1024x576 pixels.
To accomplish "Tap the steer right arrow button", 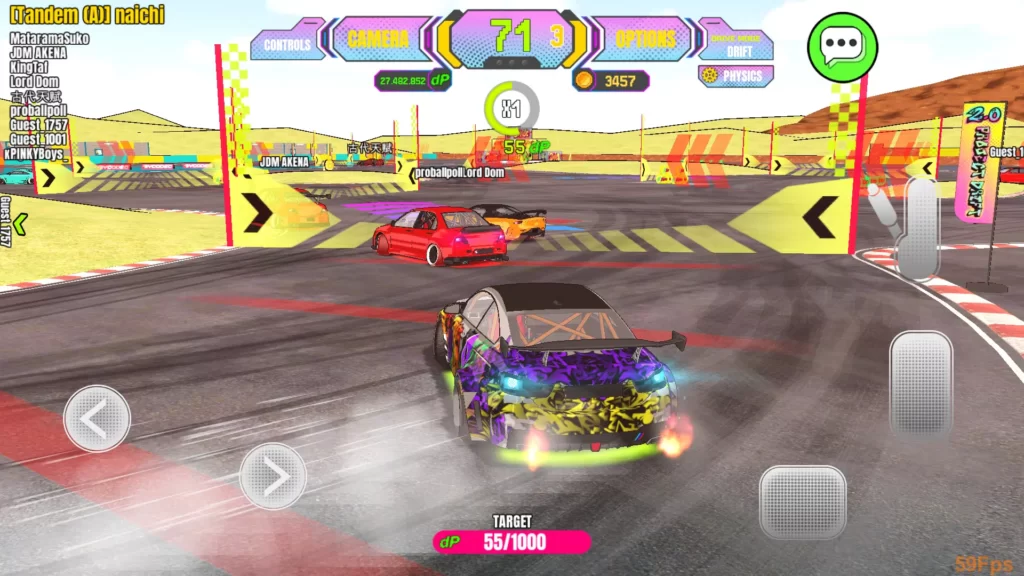I will click(273, 476).
